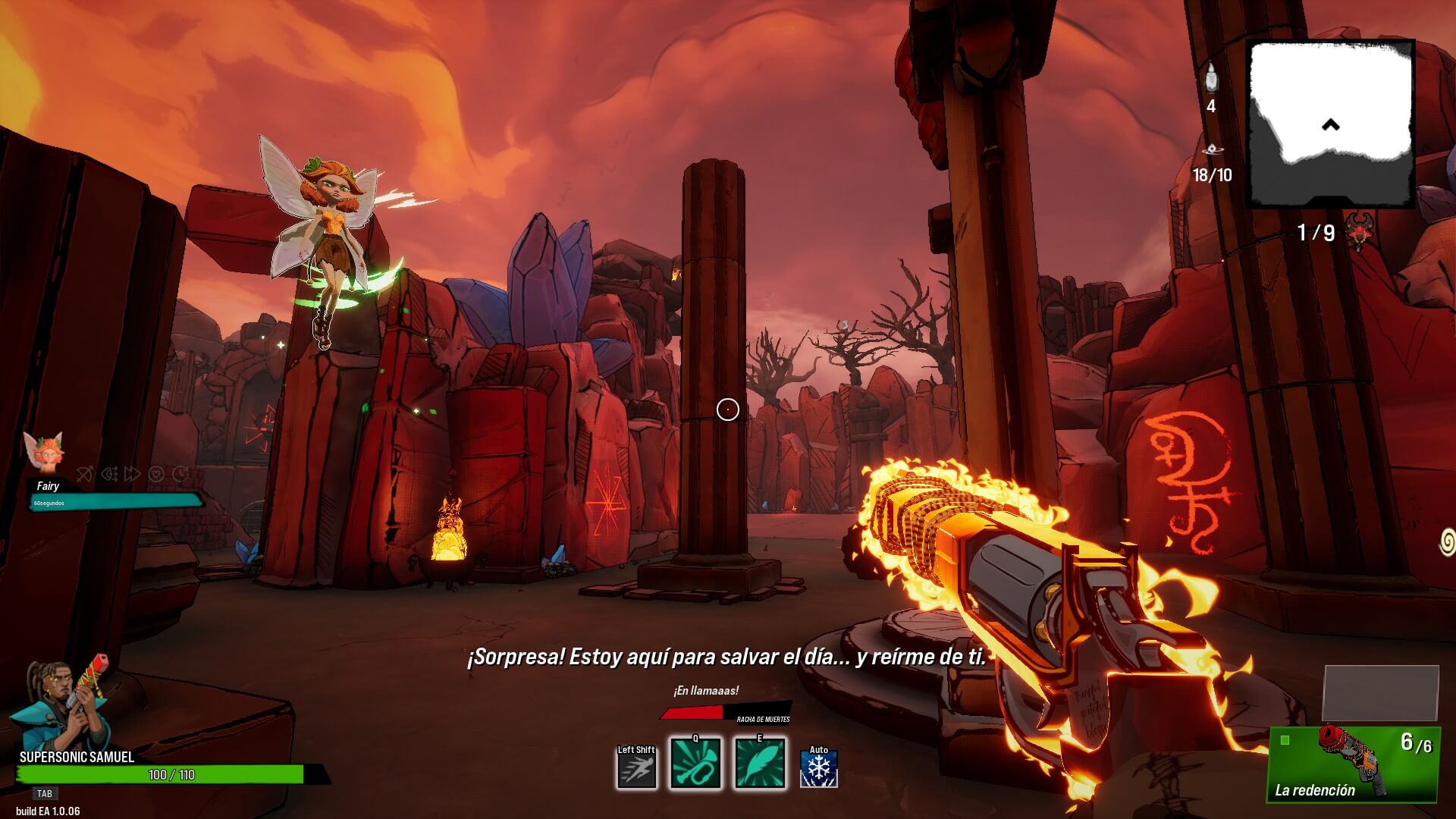Trigger the feather ability icon
The image size is (1456, 819).
[760, 764]
